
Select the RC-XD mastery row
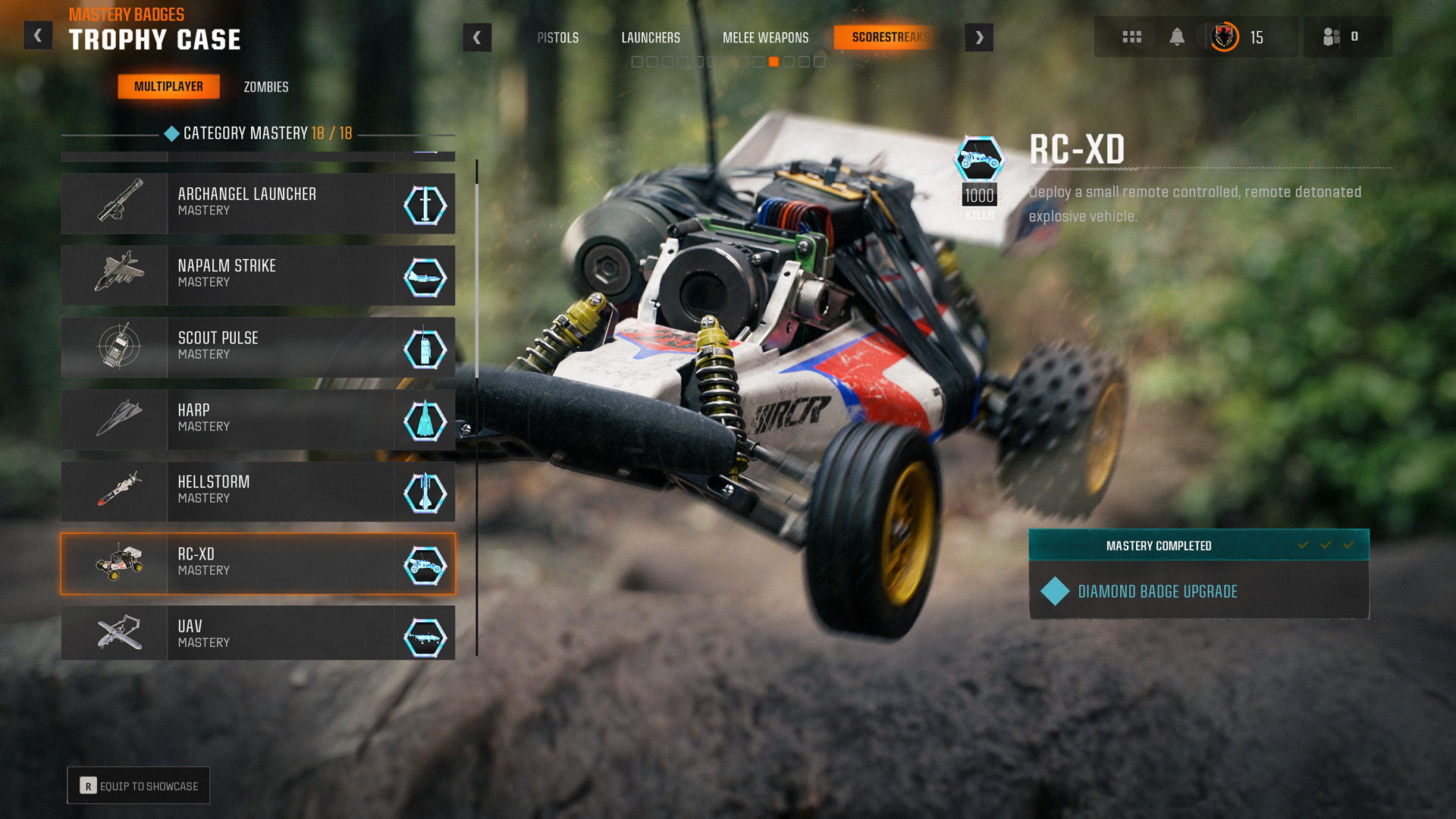(258, 563)
